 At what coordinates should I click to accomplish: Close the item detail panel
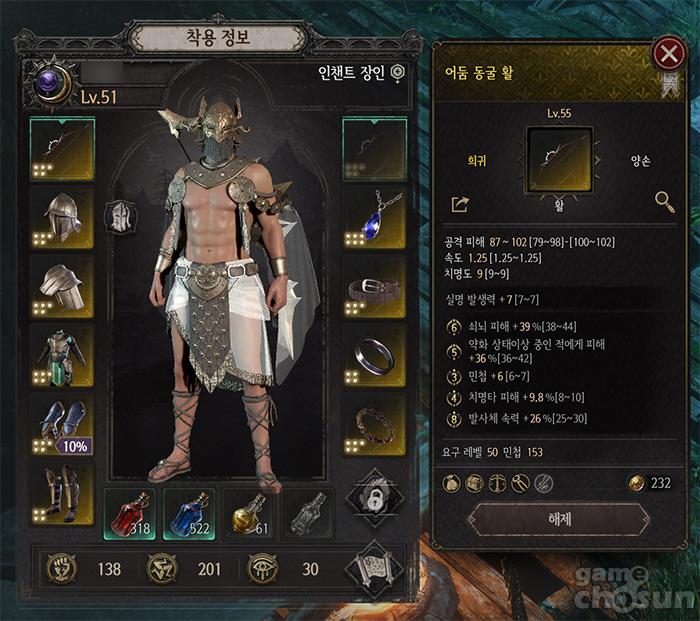(x=669, y=52)
